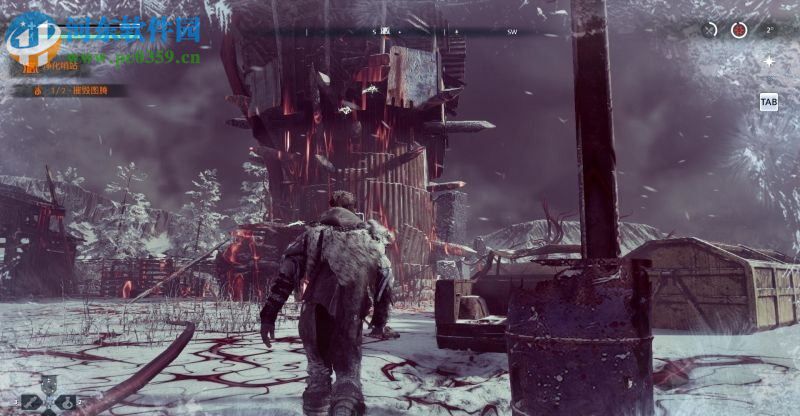Screen dimensions: 800x416
Task: Click the 1/2 totem objective entry
Action: pos(68,90)
